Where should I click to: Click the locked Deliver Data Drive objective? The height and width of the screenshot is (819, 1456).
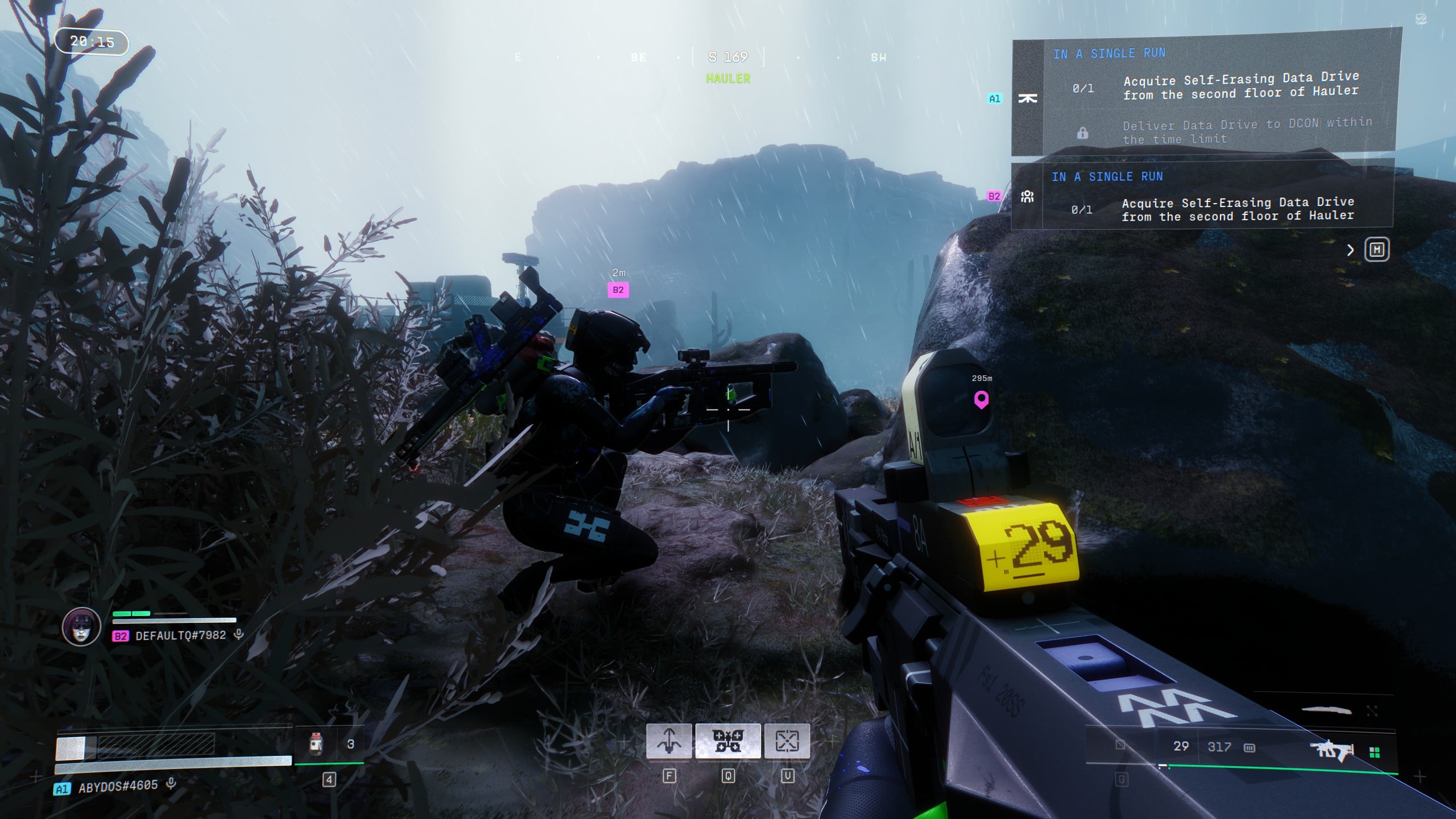point(1246,131)
